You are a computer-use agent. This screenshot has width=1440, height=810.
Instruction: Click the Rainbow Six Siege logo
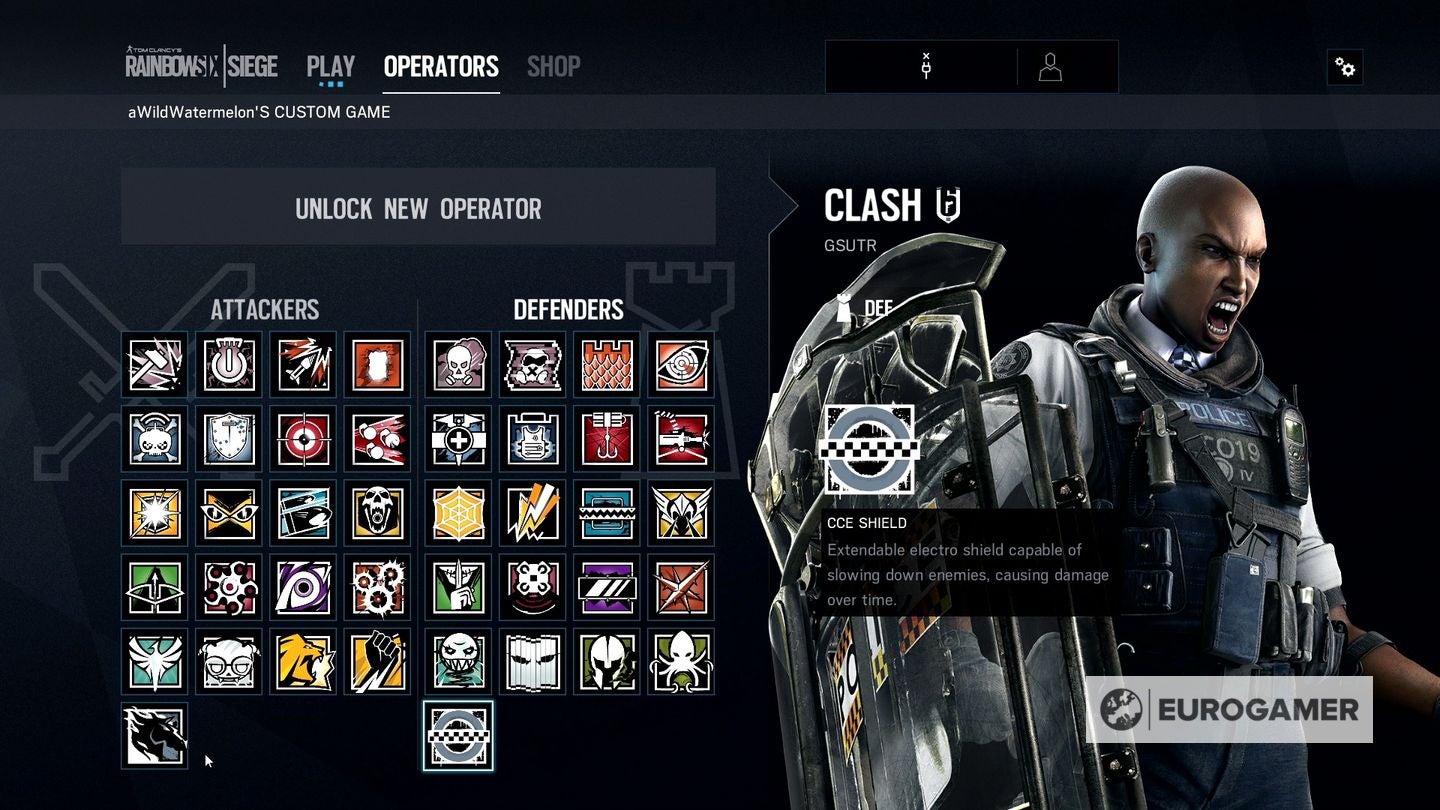coord(200,65)
